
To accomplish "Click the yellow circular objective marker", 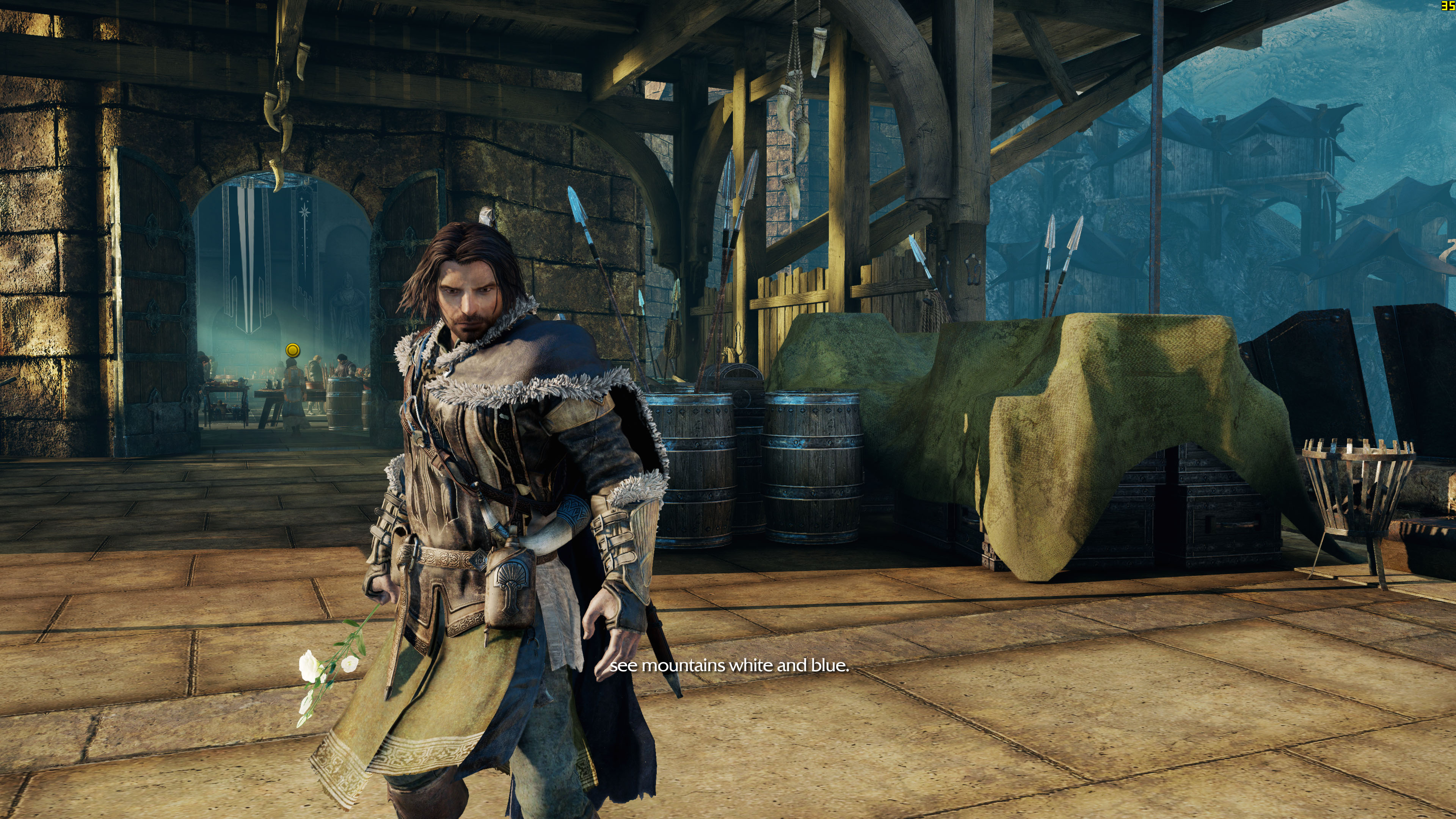I will (292, 350).
